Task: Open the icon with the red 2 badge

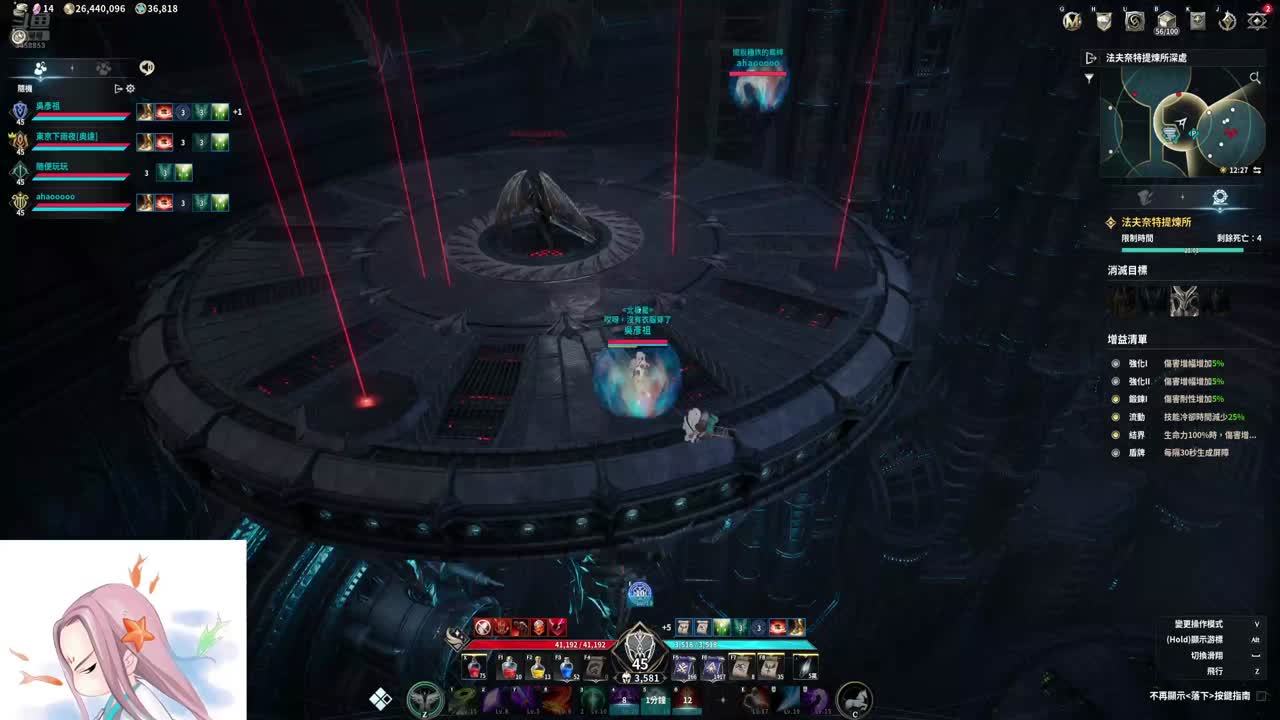Action: (x=1257, y=20)
